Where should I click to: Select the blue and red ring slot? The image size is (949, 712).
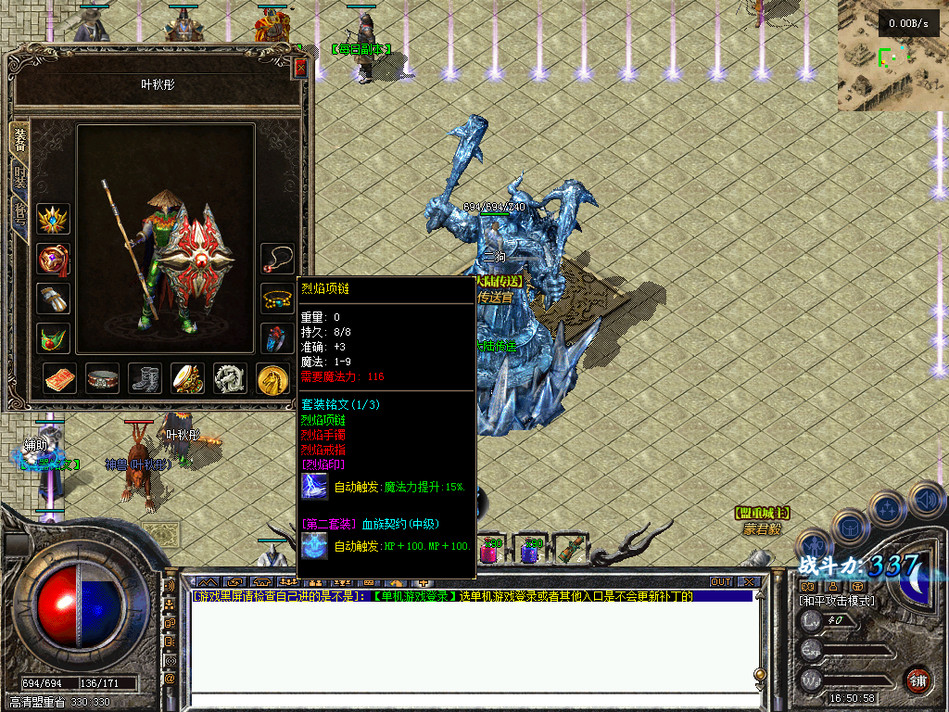277,337
